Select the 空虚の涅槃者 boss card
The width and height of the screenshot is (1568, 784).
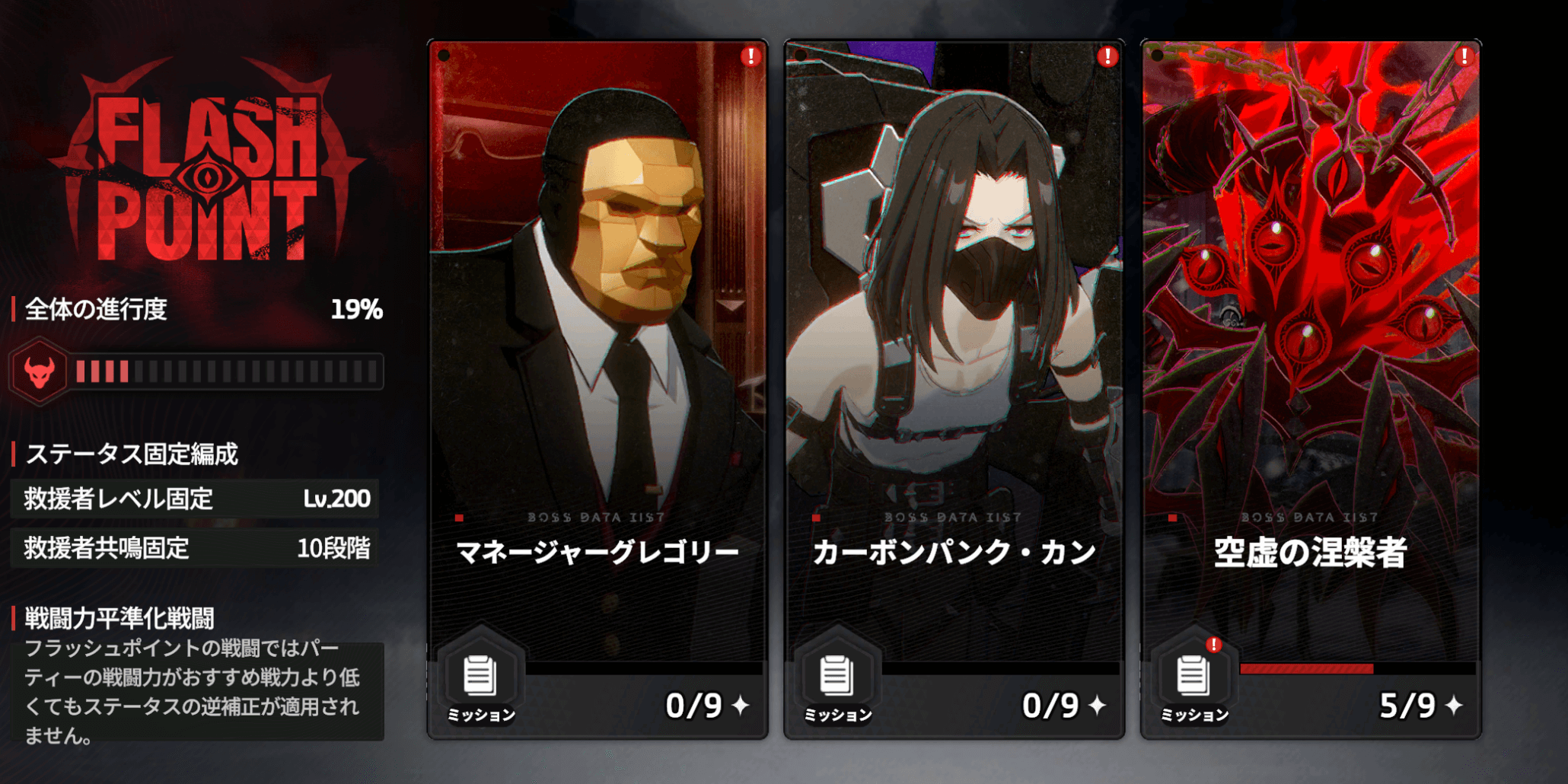(x=1309, y=304)
